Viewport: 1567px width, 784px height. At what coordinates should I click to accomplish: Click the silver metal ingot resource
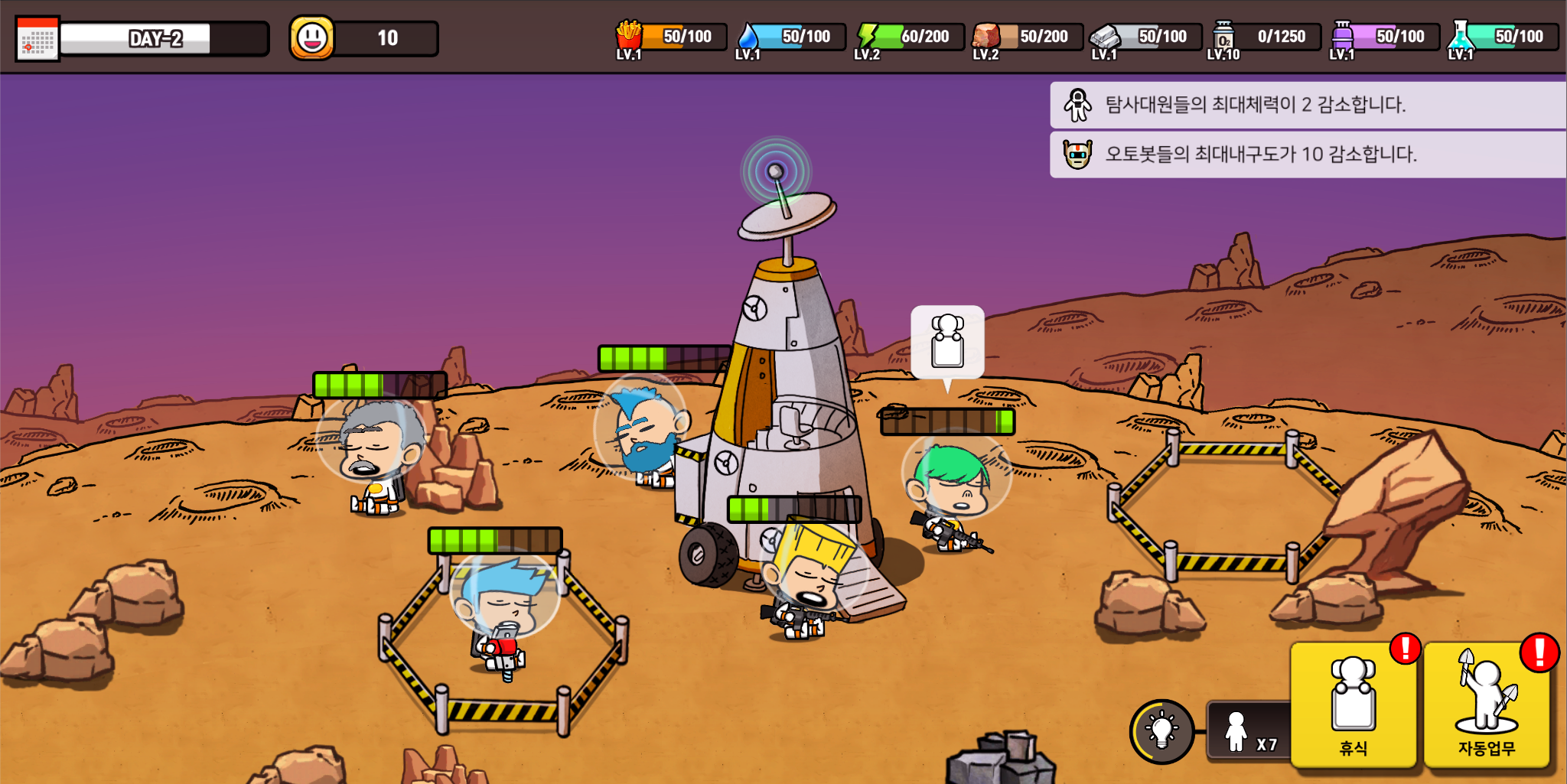[x=1105, y=36]
